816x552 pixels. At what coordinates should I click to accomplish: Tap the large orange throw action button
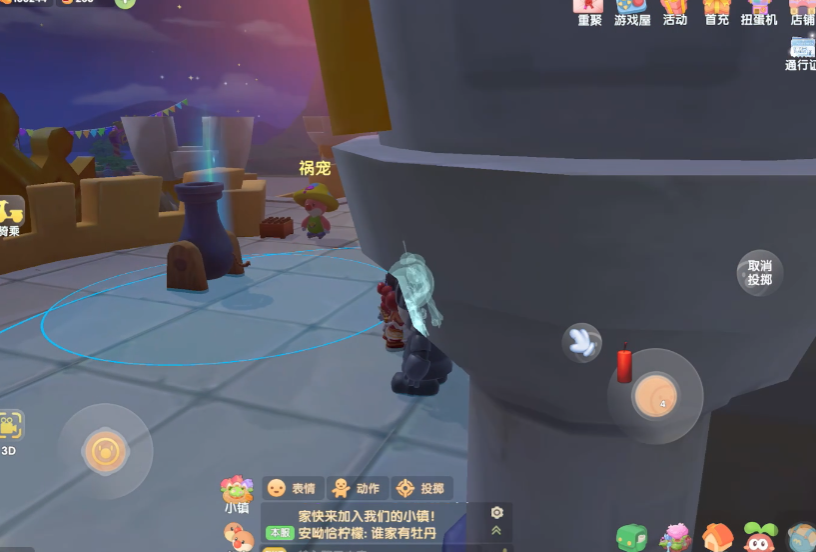tap(655, 397)
